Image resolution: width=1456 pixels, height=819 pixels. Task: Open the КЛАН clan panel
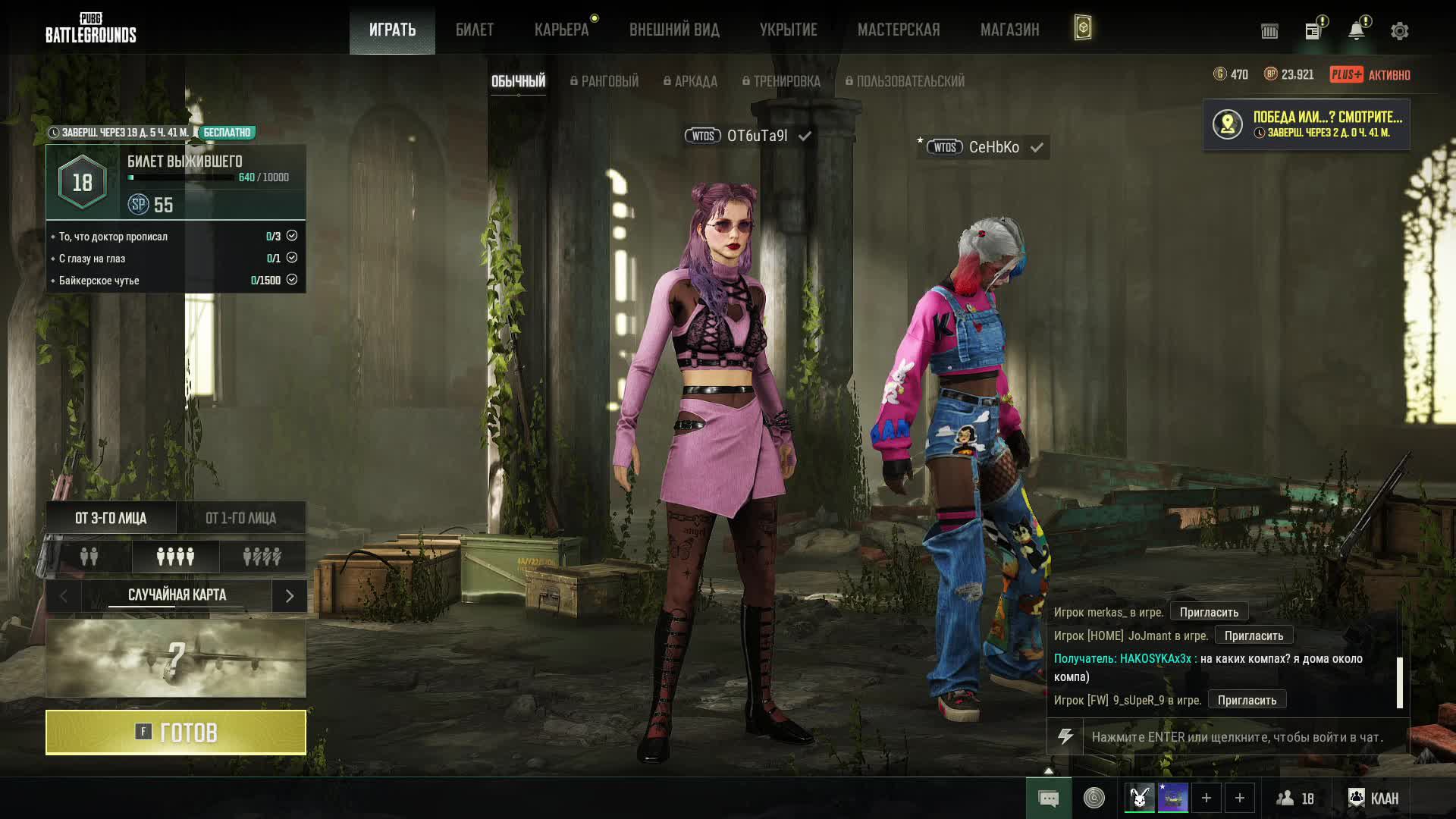tap(1373, 799)
